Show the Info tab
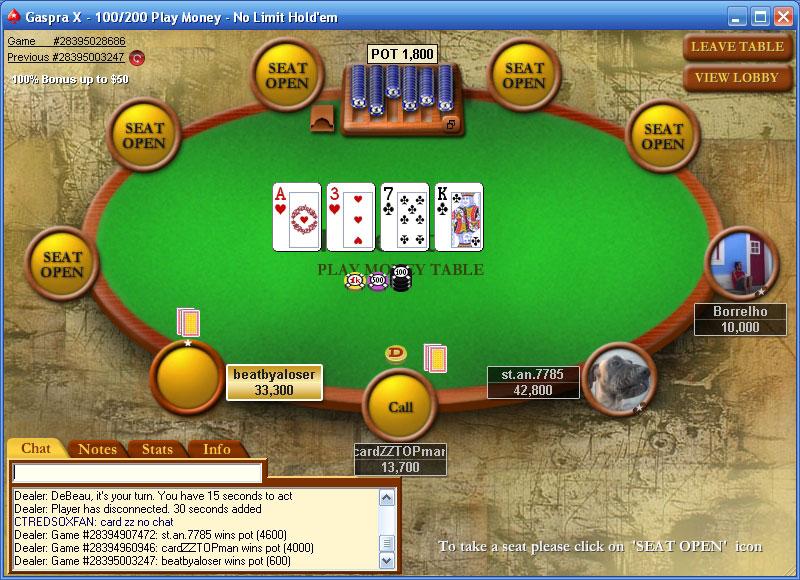The height and width of the screenshot is (580, 800). point(217,449)
